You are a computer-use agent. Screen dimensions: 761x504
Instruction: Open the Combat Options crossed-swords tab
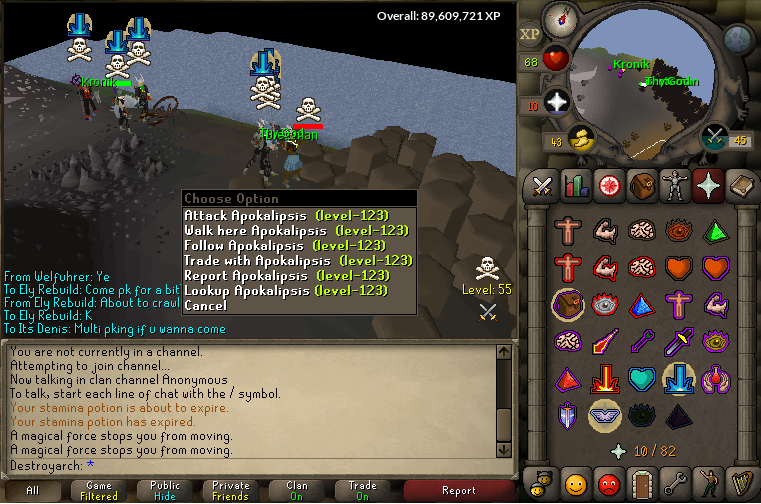coord(542,185)
